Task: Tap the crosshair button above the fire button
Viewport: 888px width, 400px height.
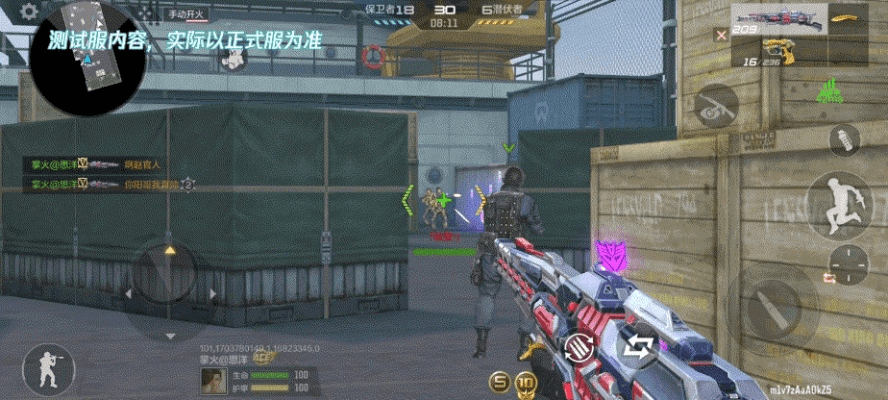Action: point(848,264)
